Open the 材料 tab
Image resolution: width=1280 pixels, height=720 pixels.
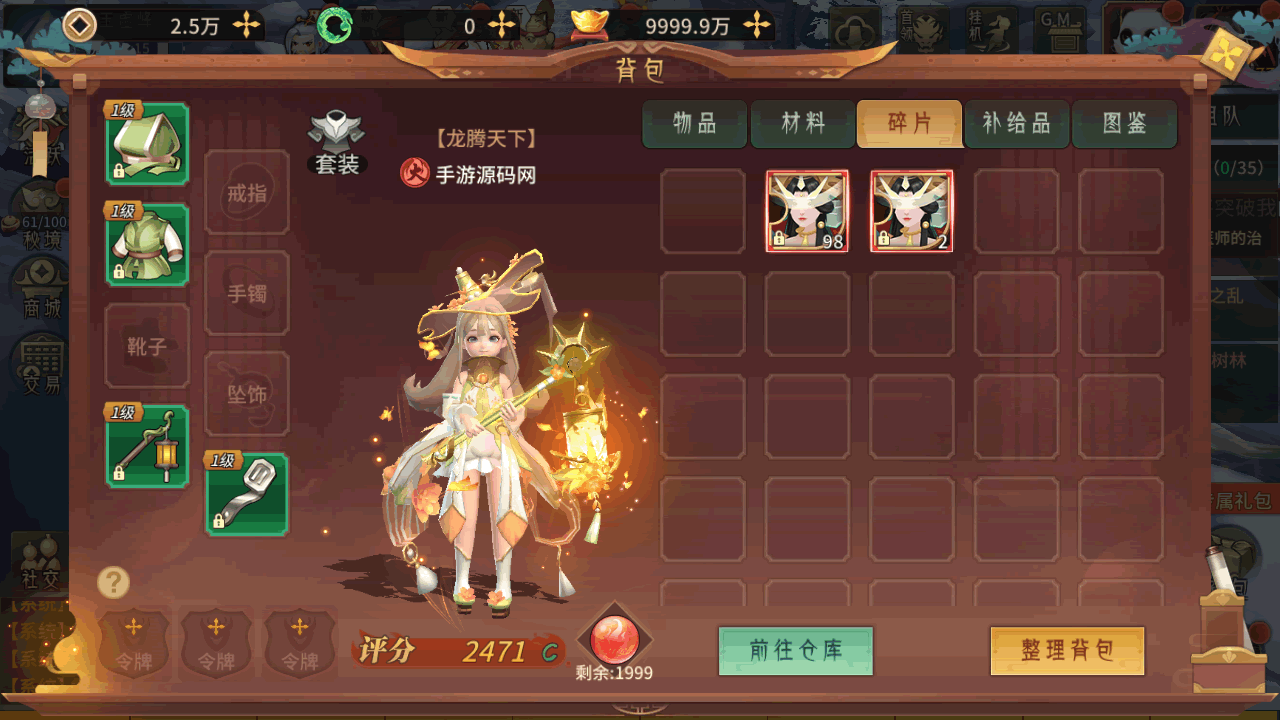(803, 123)
